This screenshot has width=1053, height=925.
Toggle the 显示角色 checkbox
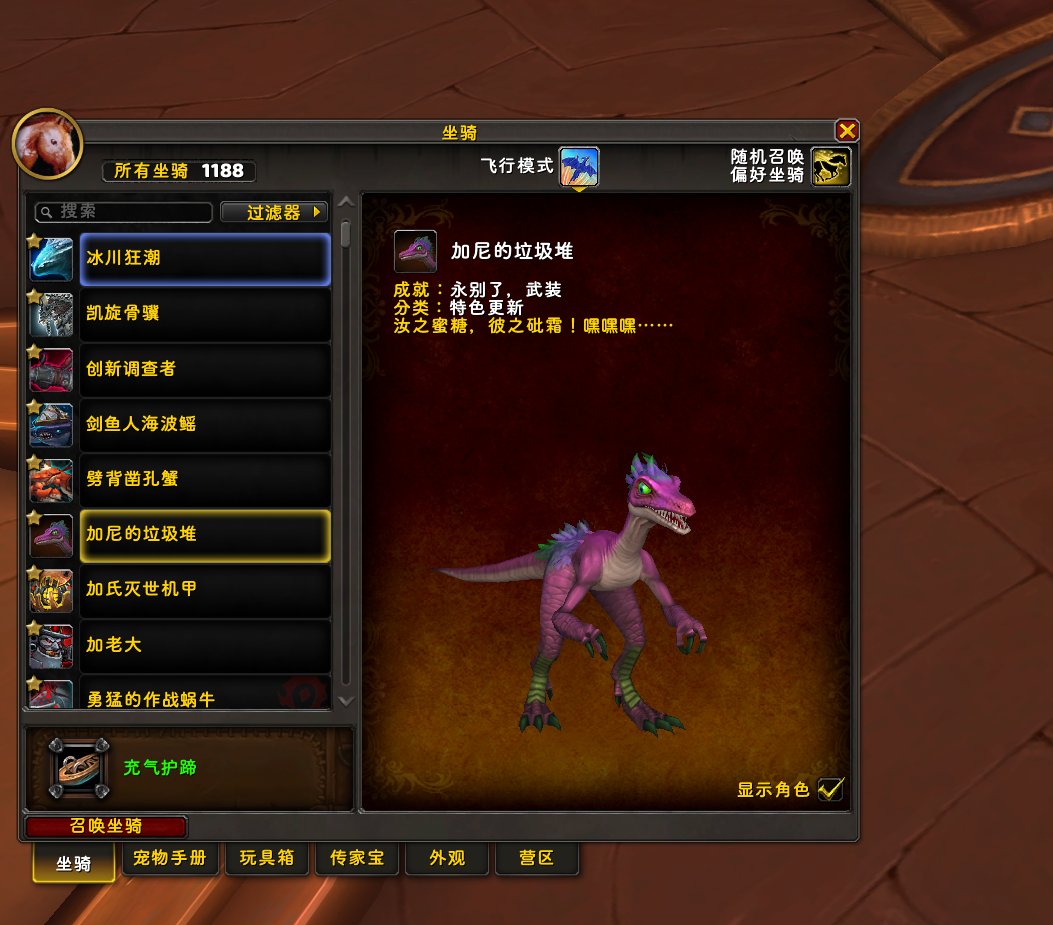[x=830, y=789]
